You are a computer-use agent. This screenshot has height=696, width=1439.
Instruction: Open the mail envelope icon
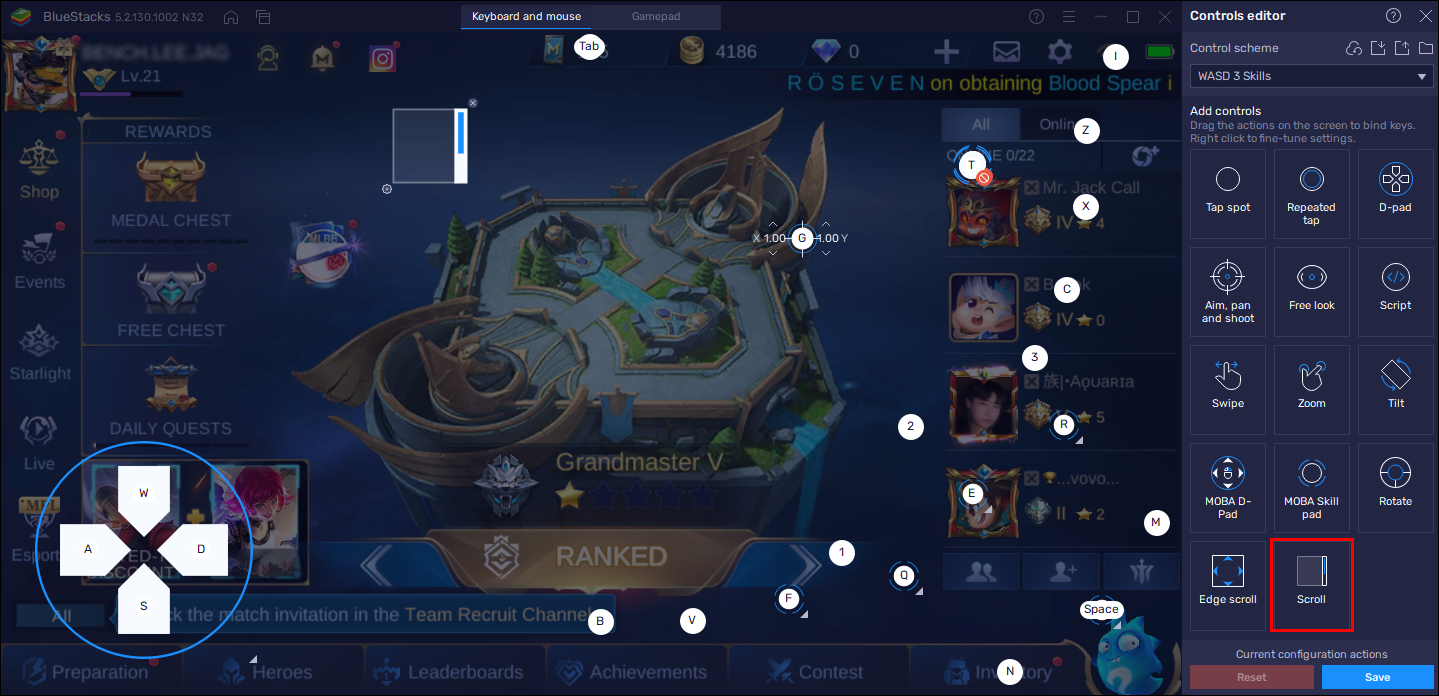click(1006, 52)
